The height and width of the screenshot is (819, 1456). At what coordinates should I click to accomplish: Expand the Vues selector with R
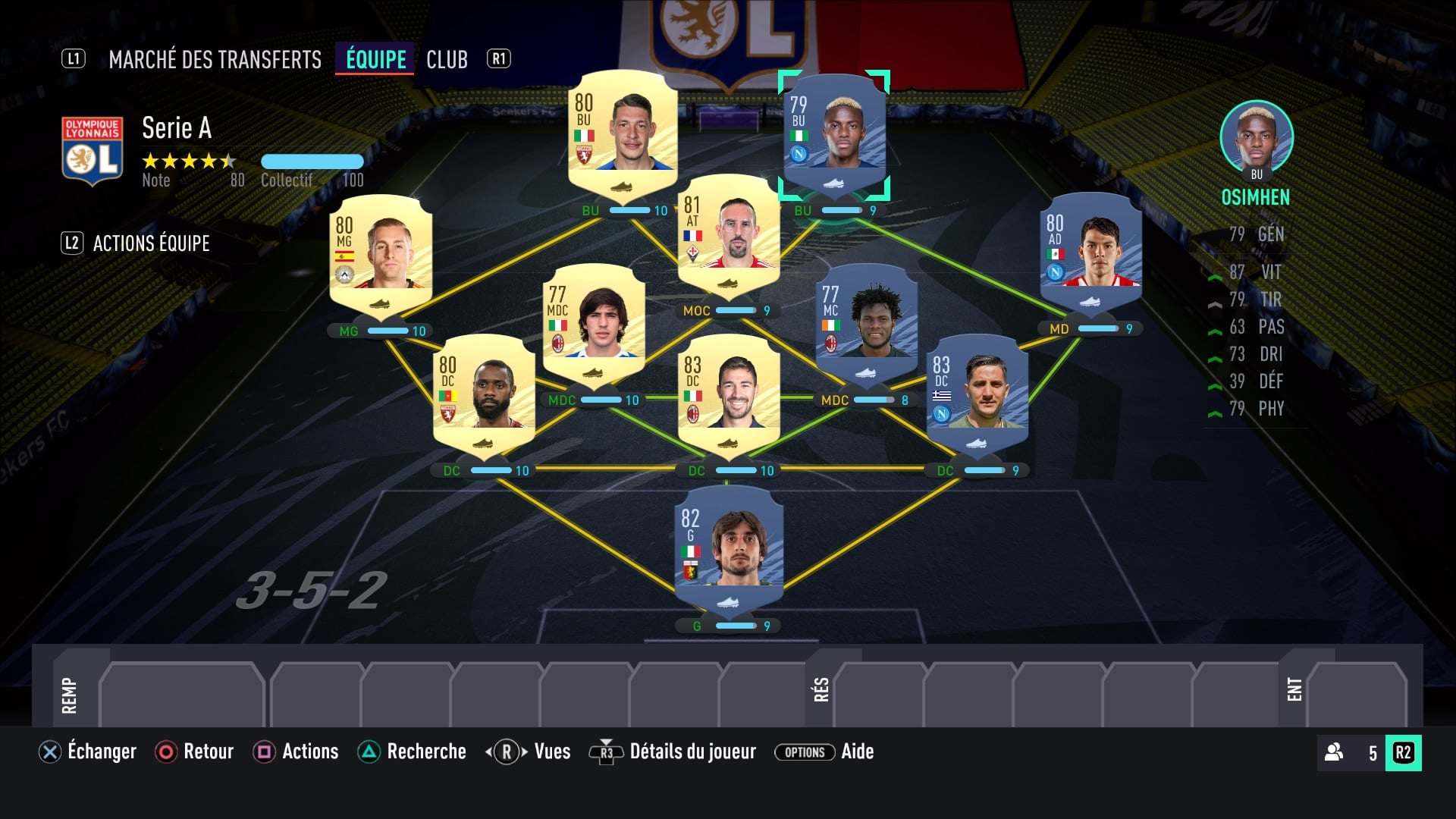pos(505,752)
